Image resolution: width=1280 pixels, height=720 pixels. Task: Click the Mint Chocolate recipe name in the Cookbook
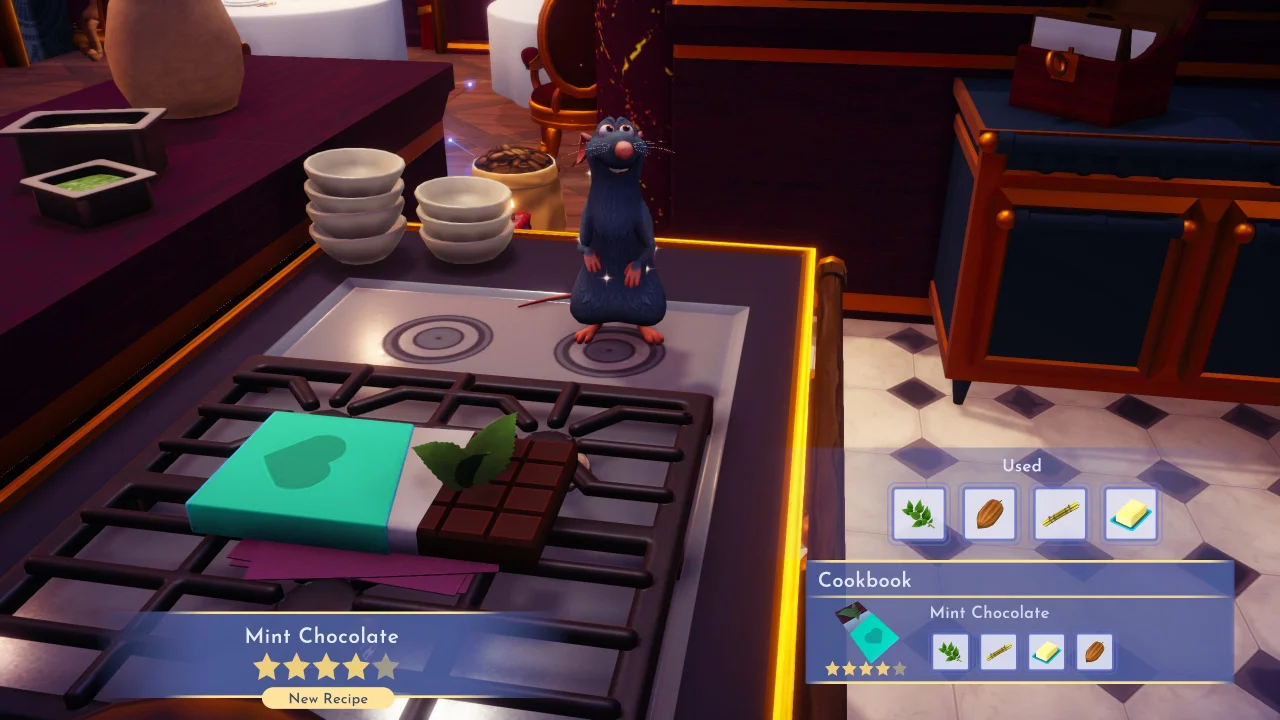[988, 613]
